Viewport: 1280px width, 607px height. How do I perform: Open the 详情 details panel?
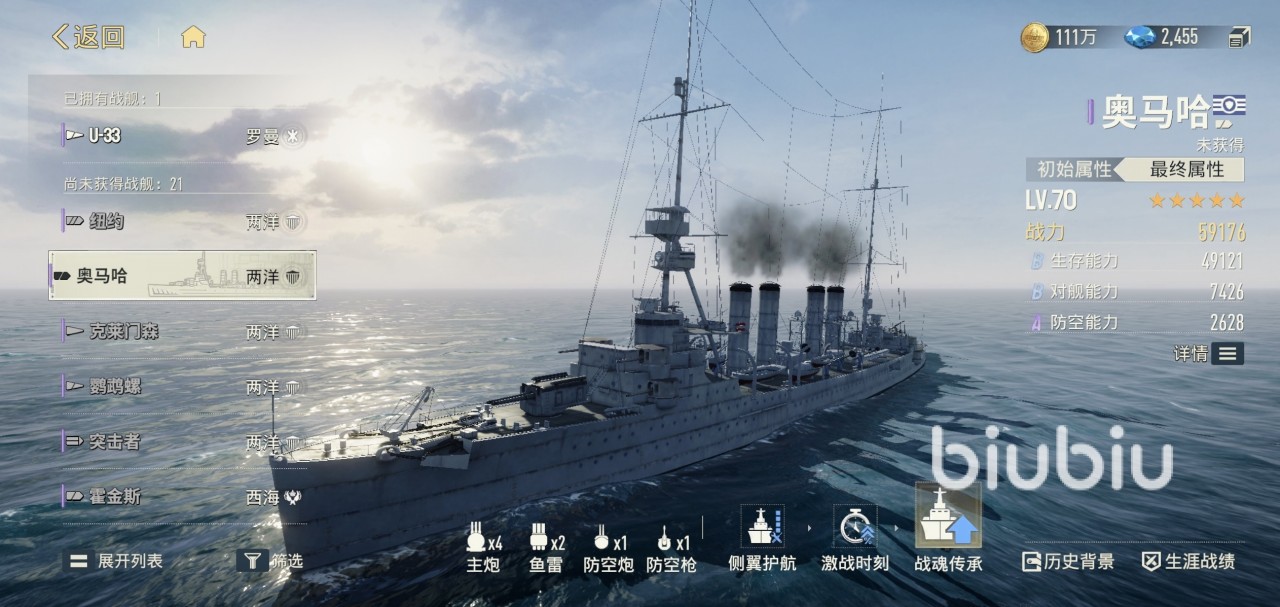(x=1209, y=353)
